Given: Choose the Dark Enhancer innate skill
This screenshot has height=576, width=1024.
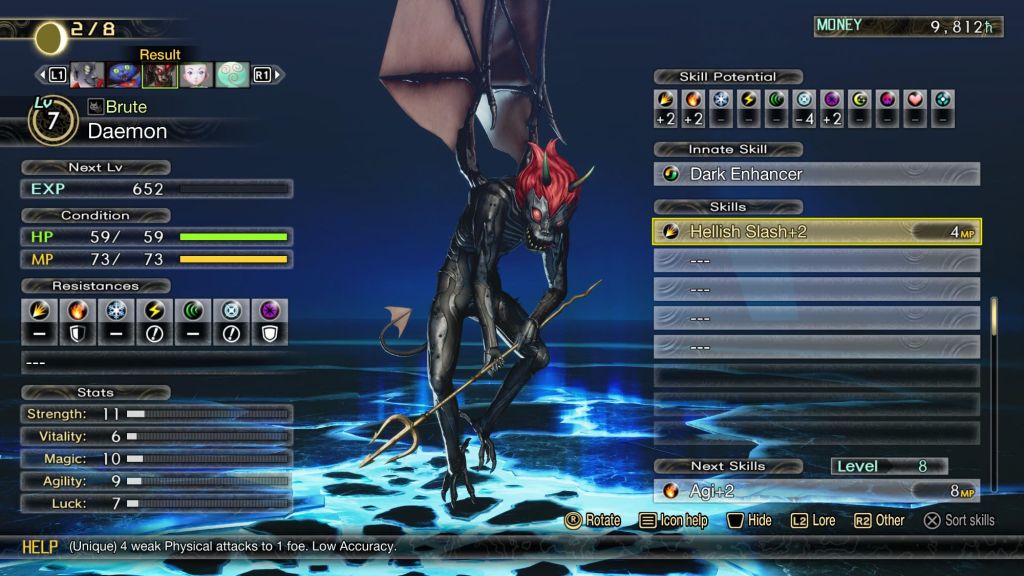Looking at the screenshot, I should point(816,174).
